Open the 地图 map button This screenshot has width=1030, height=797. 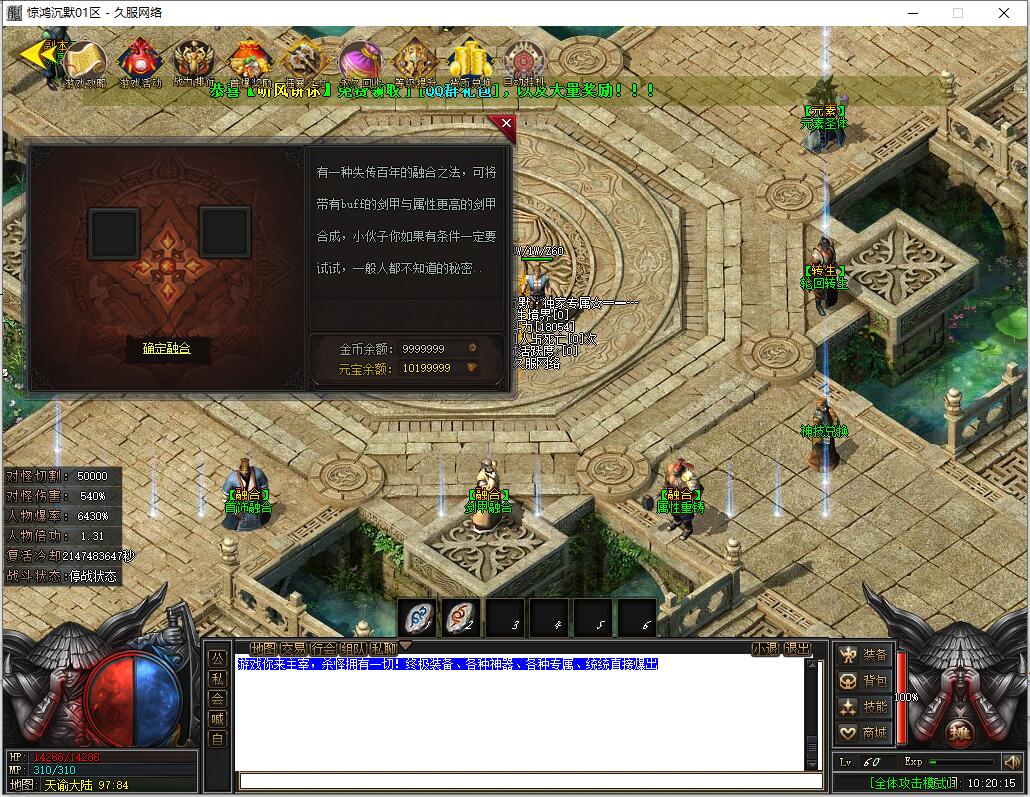(263, 648)
